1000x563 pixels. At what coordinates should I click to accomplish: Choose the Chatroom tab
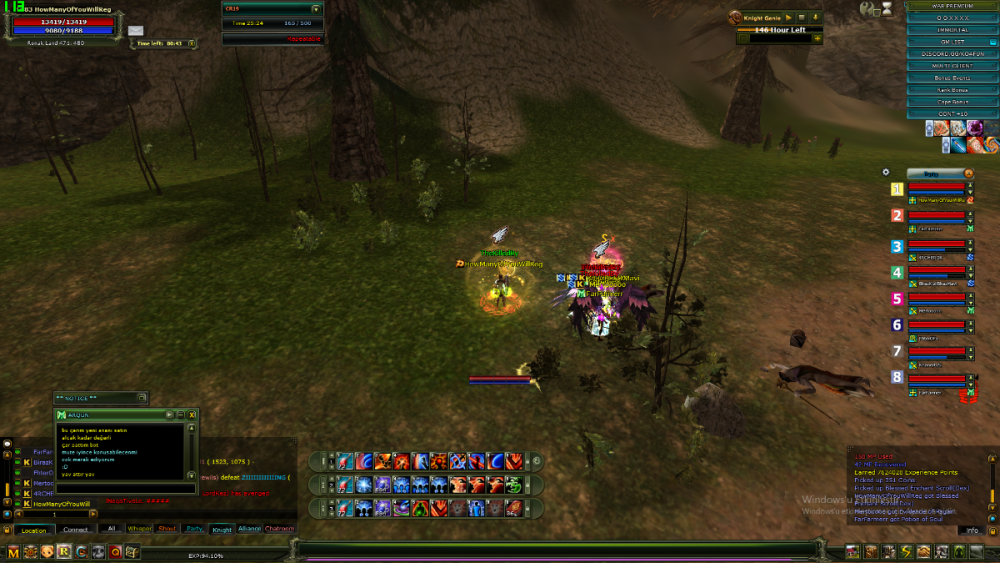pos(279,528)
